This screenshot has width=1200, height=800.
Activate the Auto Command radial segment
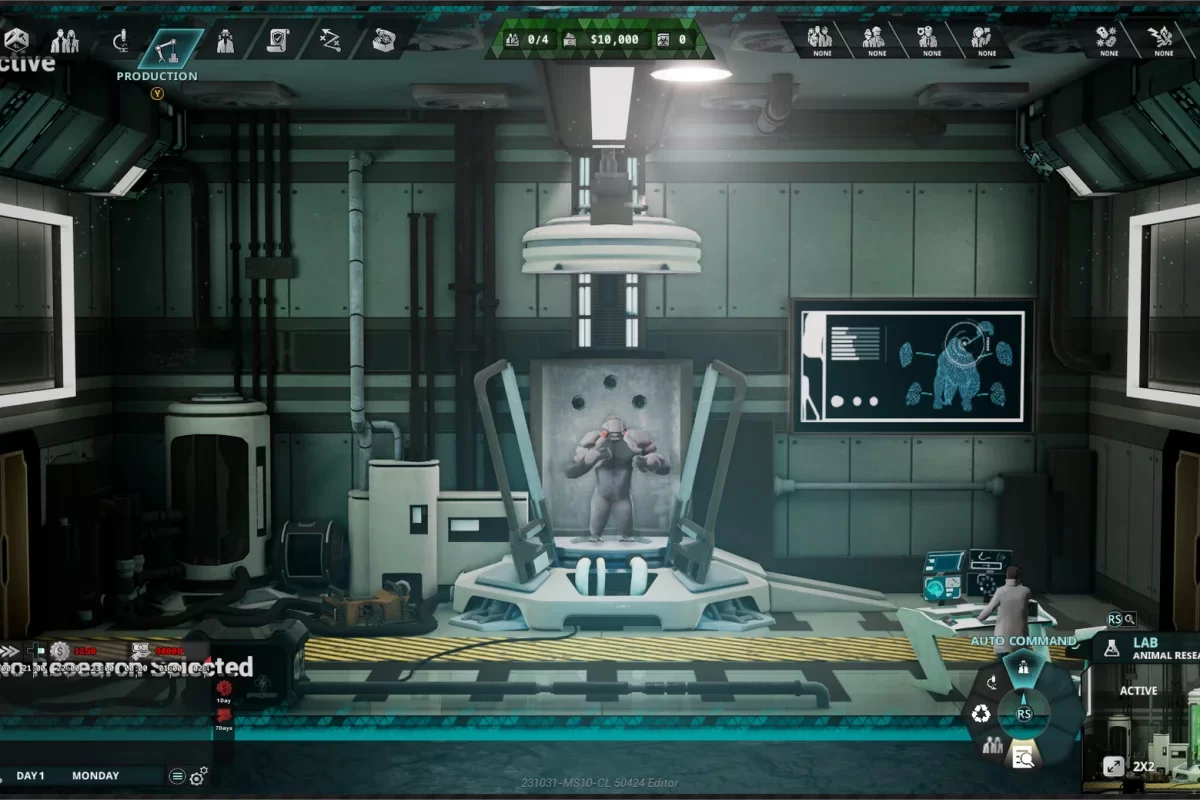[1022, 667]
